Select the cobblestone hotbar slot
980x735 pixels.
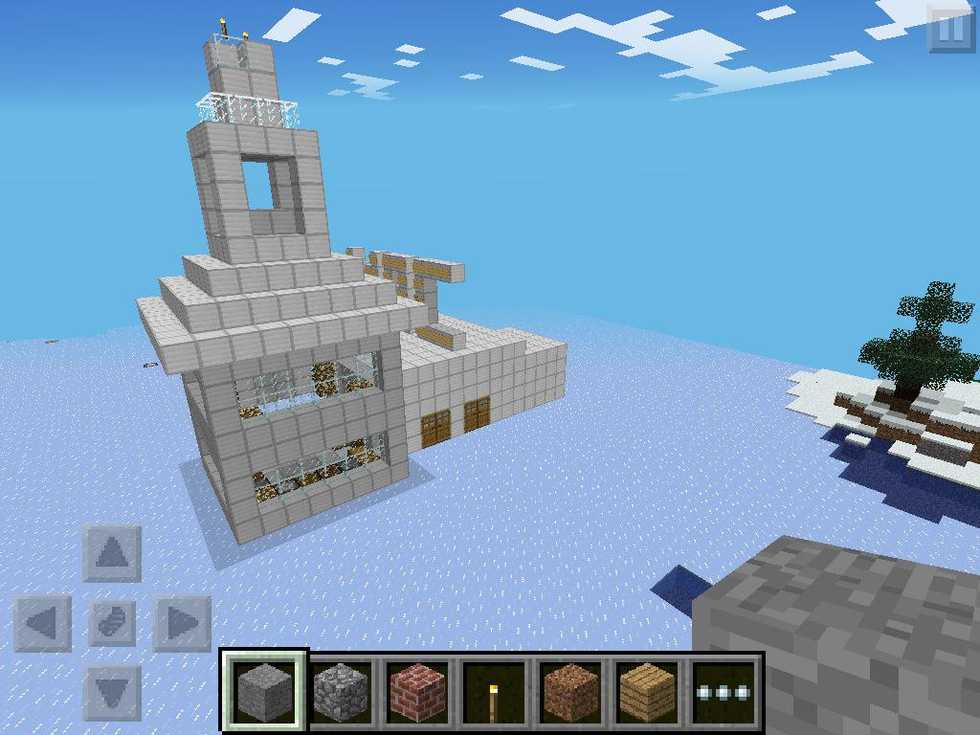(341, 691)
